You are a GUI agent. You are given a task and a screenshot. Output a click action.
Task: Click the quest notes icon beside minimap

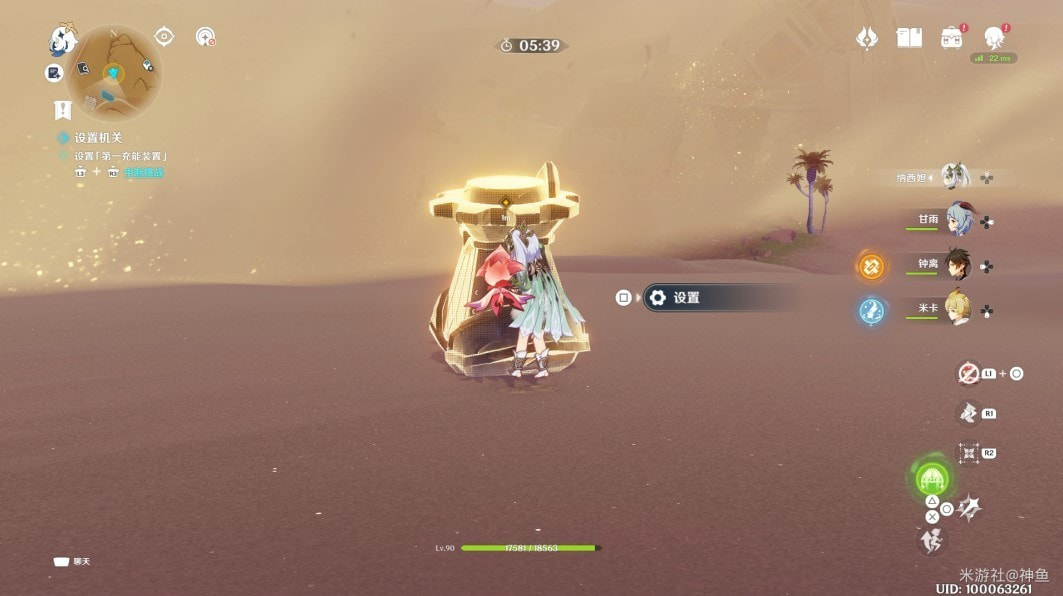54,73
